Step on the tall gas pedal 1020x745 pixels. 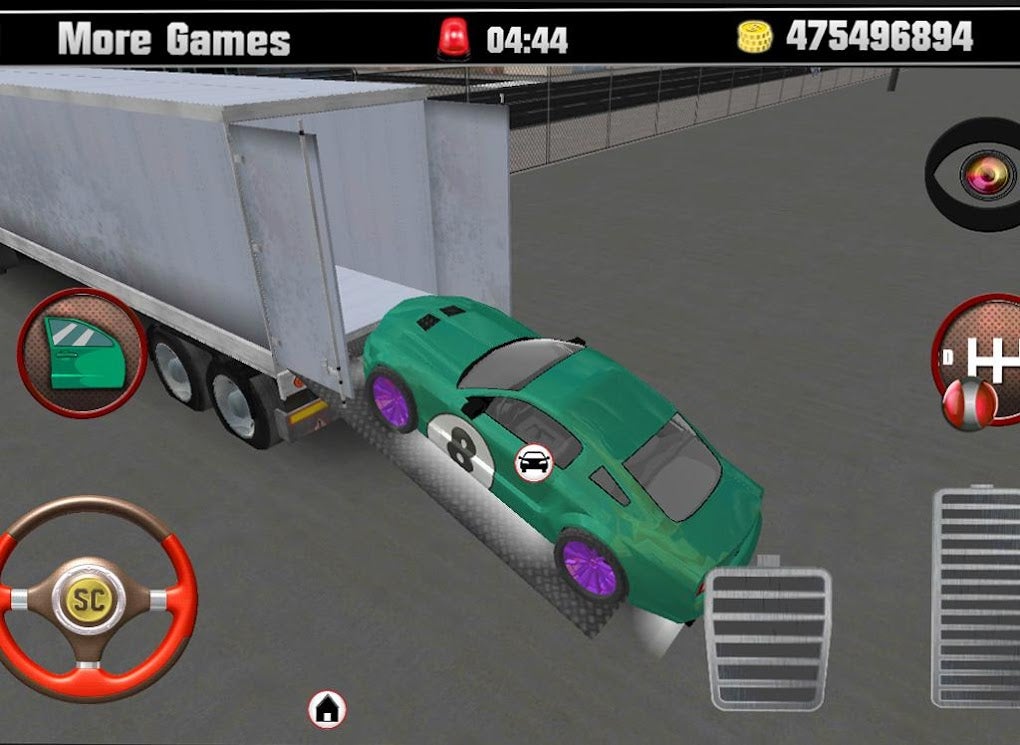[x=976, y=596]
